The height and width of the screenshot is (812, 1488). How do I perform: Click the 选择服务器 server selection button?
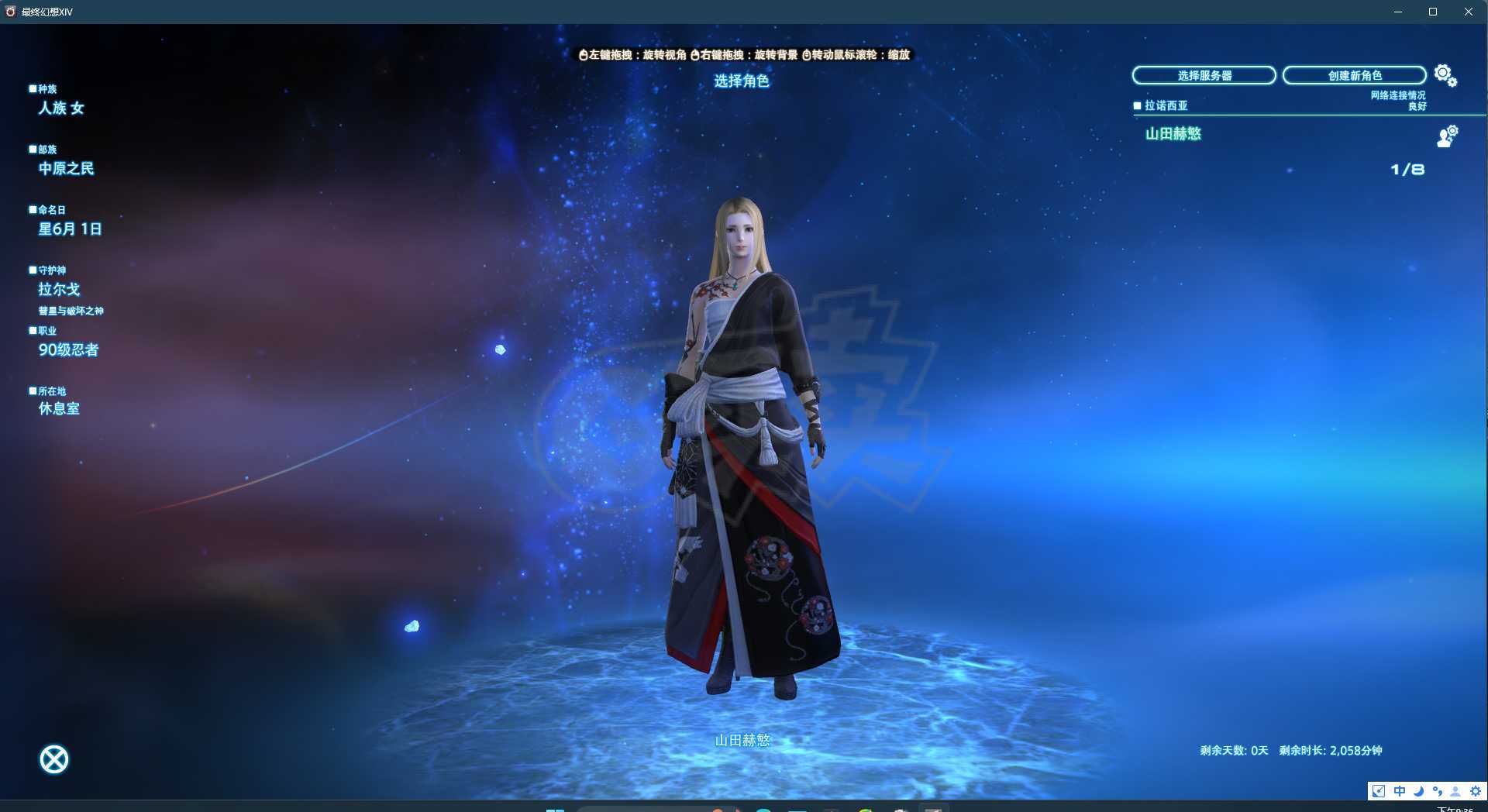pyautogui.click(x=1204, y=75)
